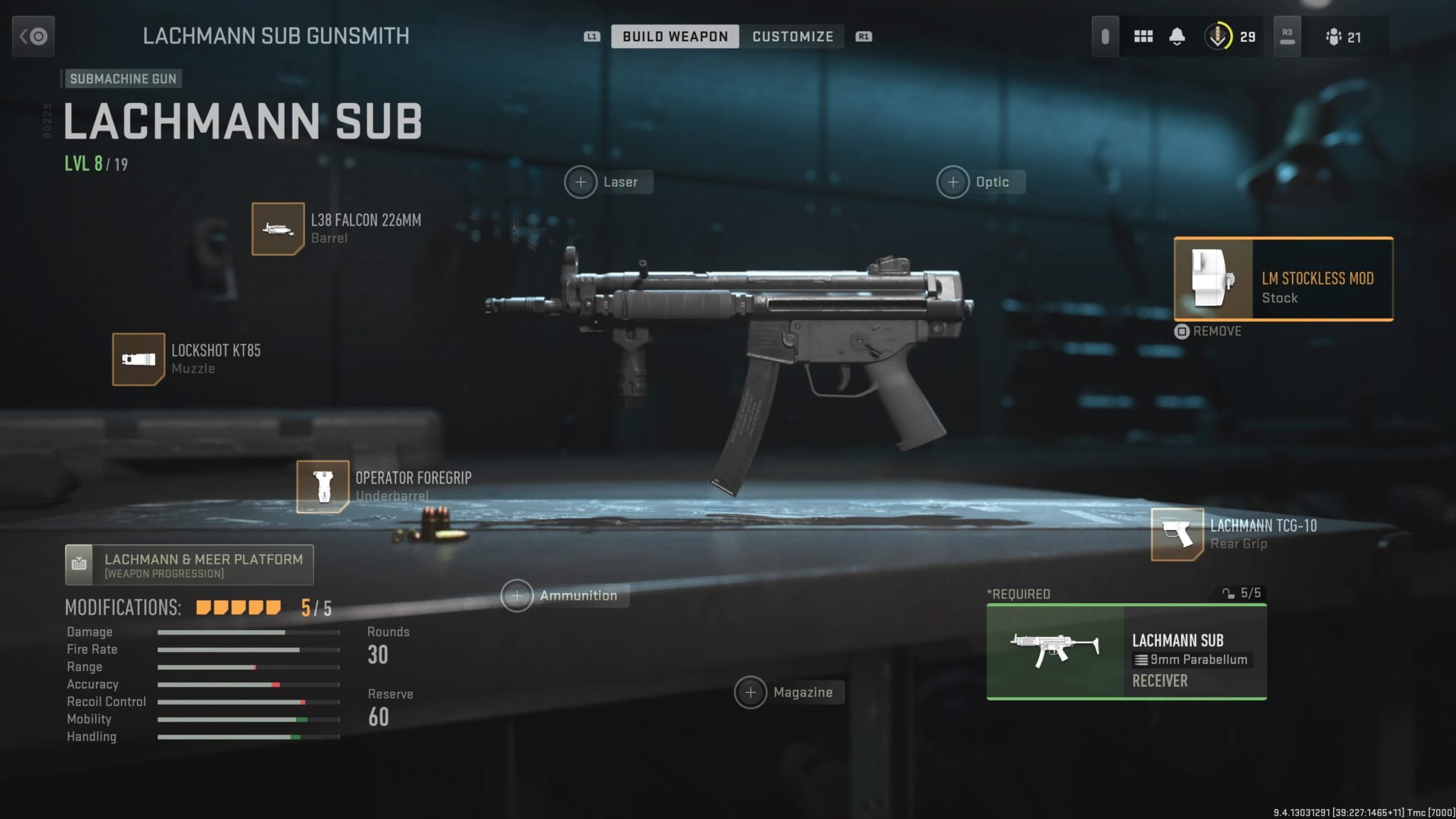Open the LM Stockless Mod stock slot
Image resolution: width=1456 pixels, height=819 pixels.
coord(1283,279)
